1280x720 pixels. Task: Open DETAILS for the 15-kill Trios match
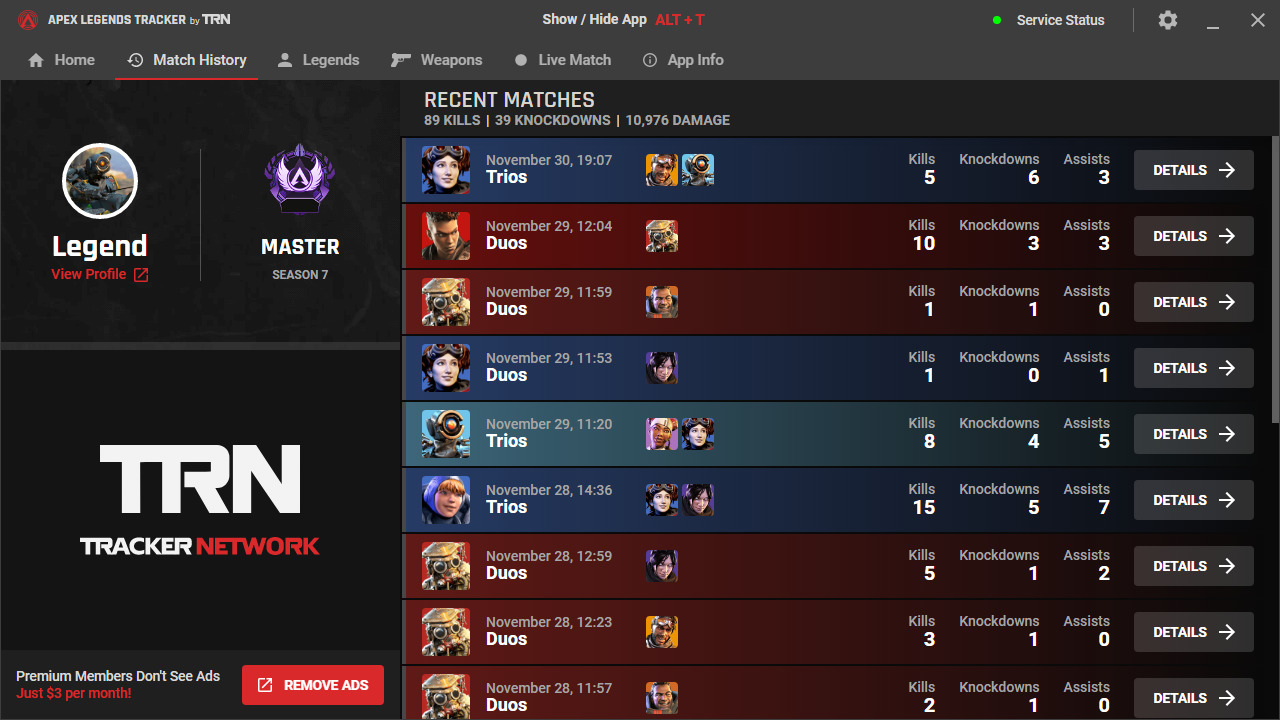tap(1193, 499)
